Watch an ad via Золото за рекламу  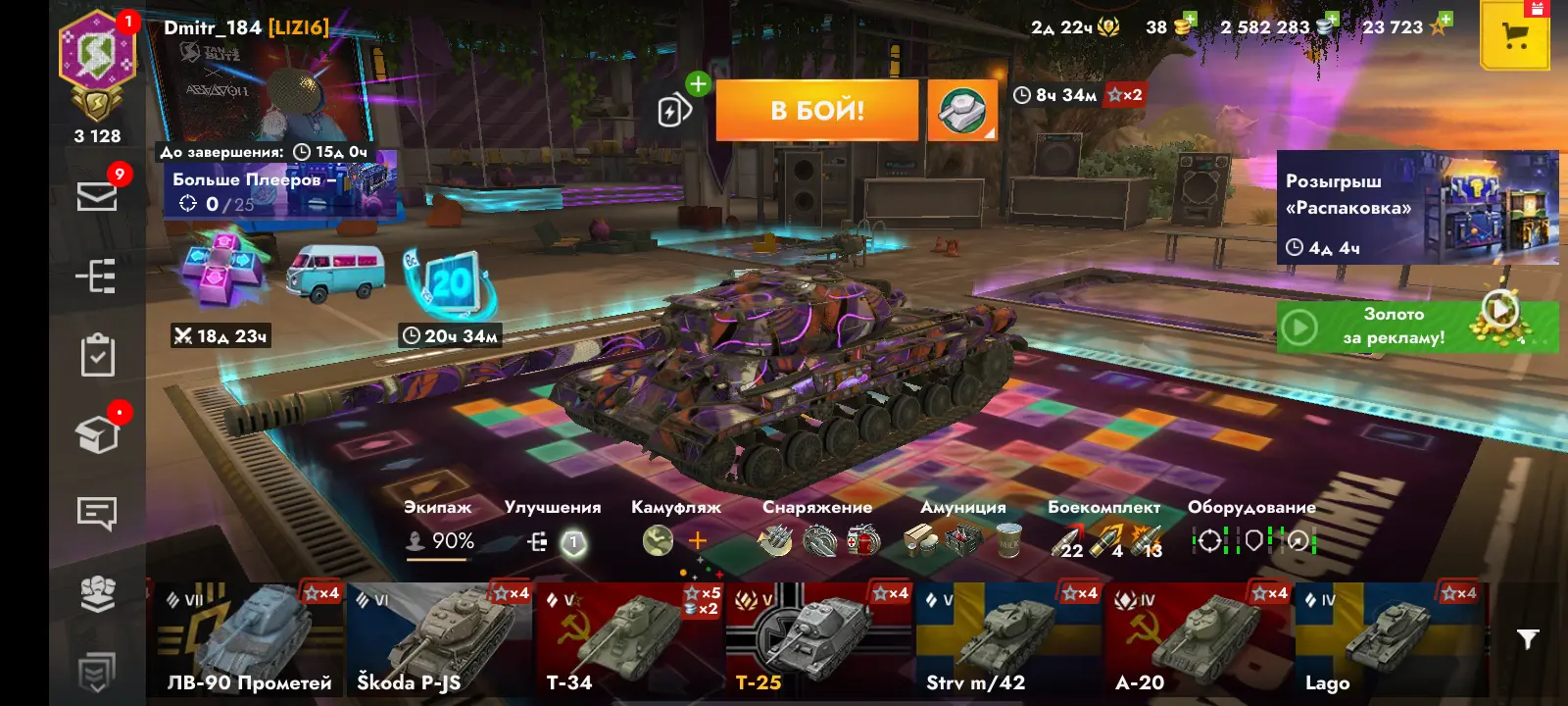[1417, 327]
